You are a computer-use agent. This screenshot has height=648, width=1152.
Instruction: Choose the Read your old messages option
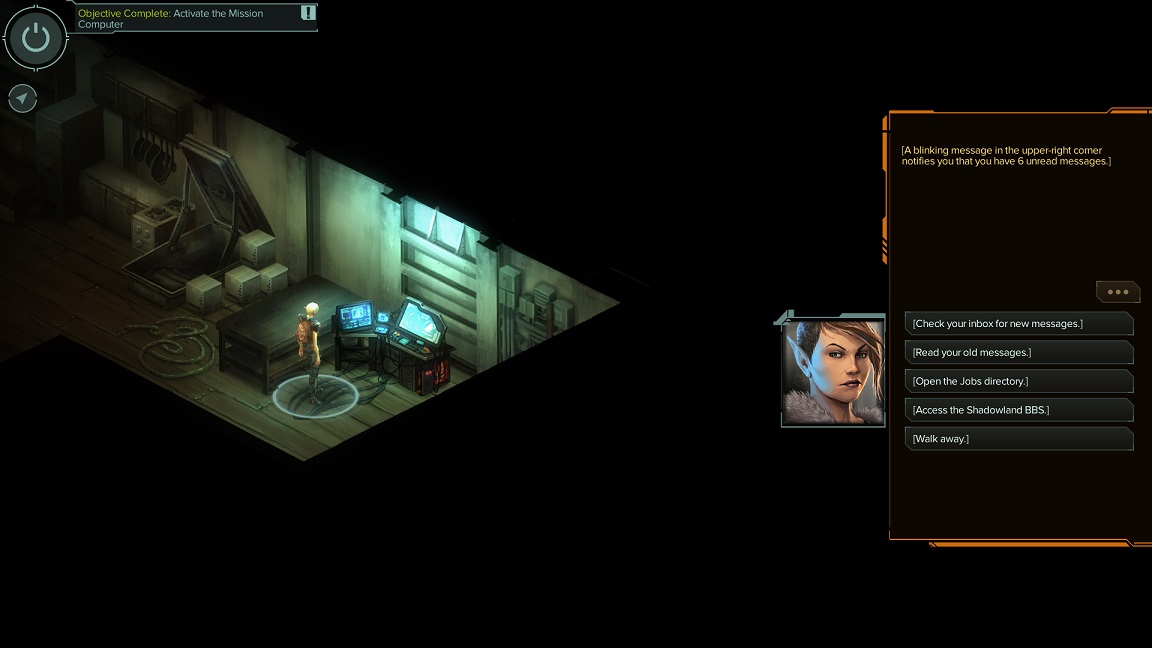click(x=1018, y=353)
